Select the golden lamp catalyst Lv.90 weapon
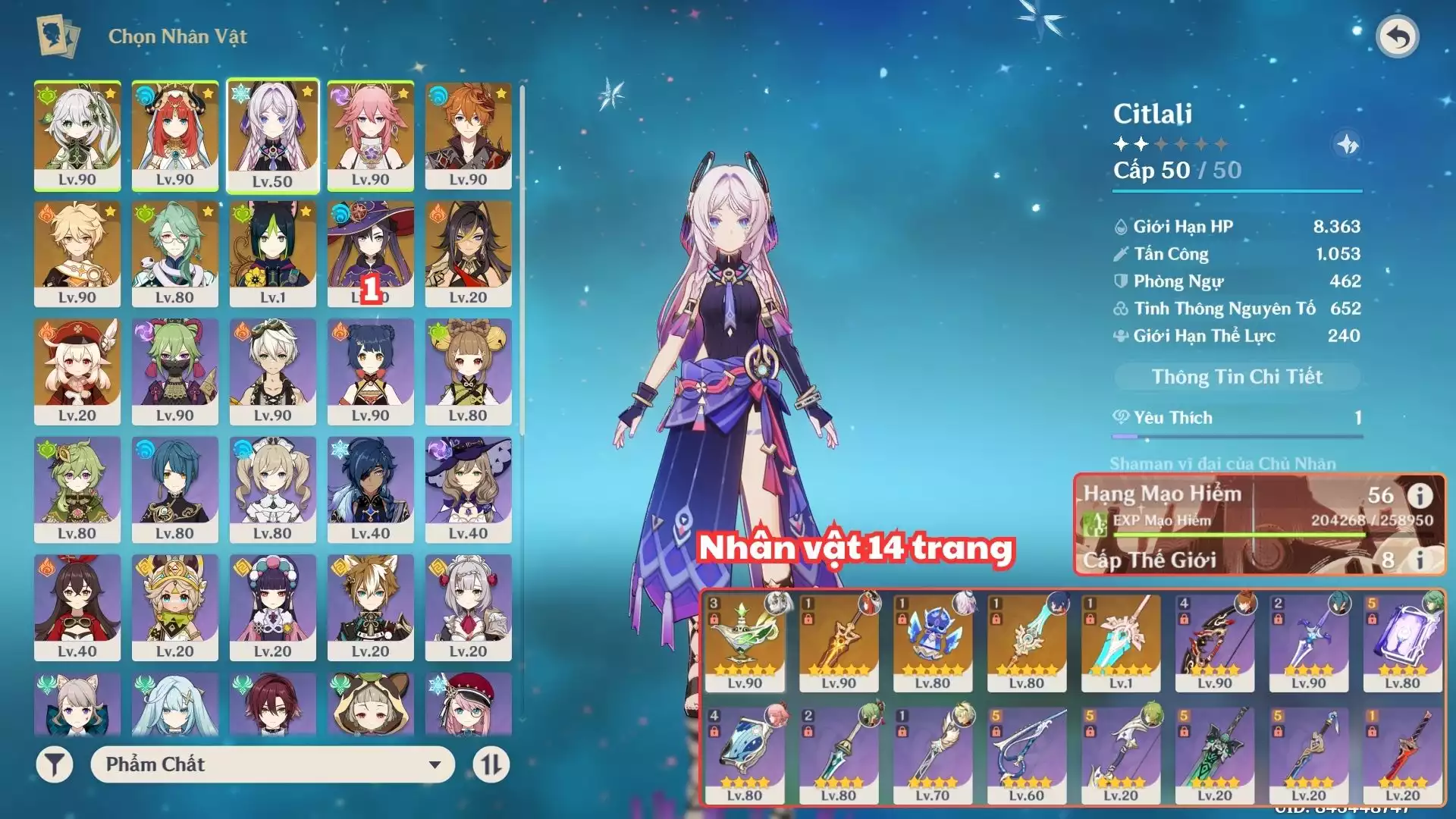The image size is (1456, 819). pos(745,642)
